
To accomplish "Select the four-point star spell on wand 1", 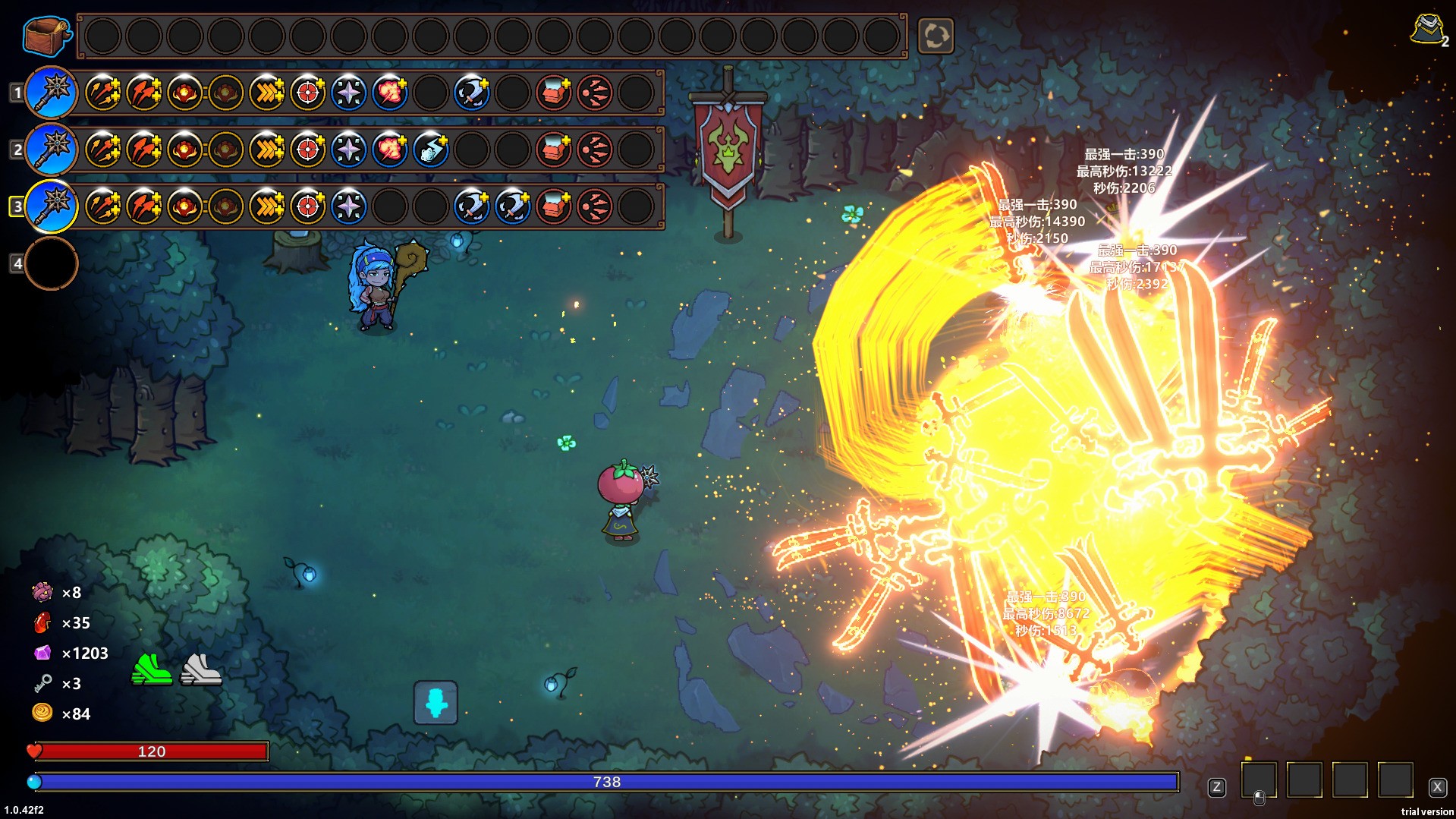I will pyautogui.click(x=348, y=93).
